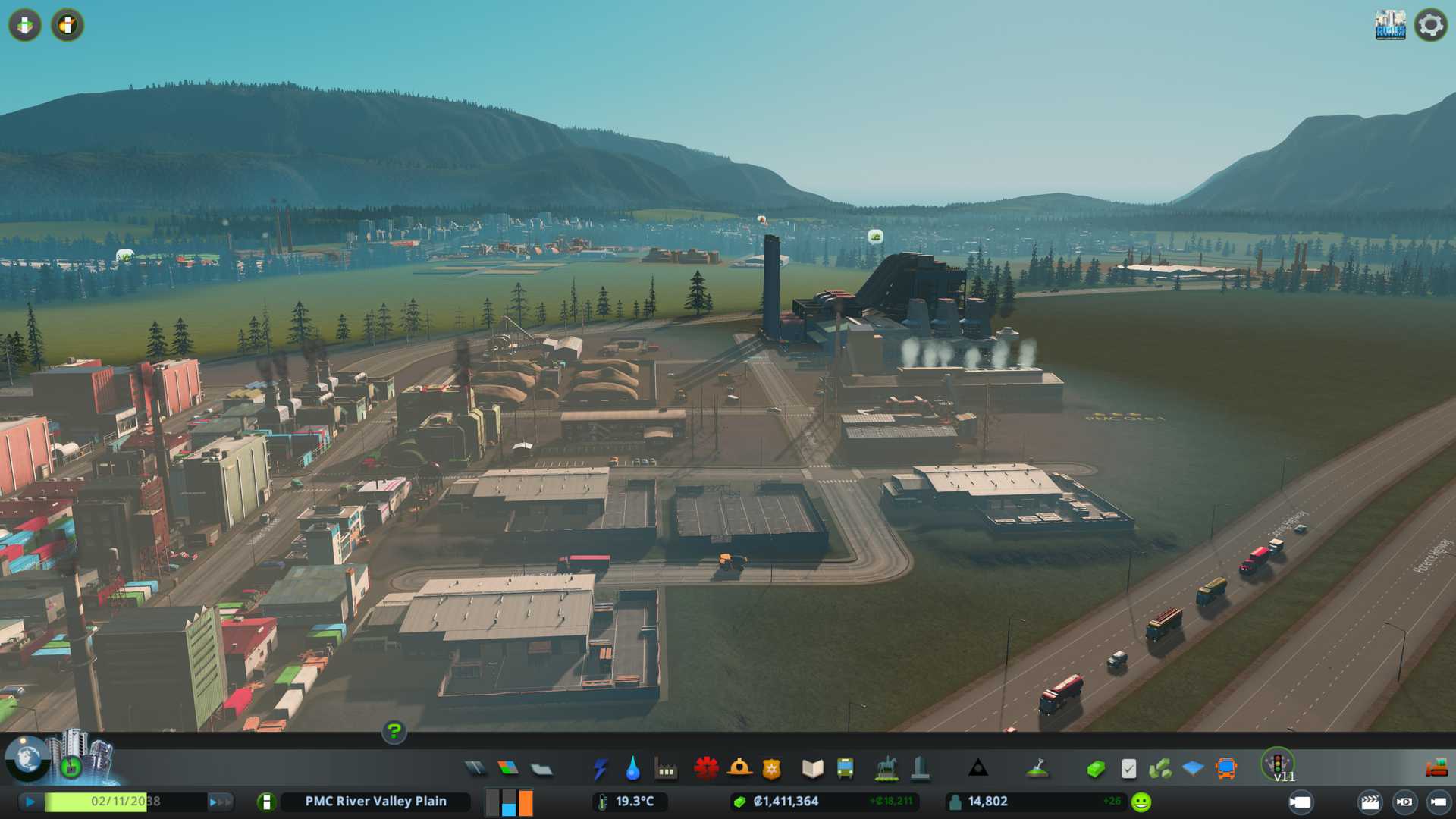The width and height of the screenshot is (1456, 819).
Task: Open the Districts painting tool
Action: tap(541, 770)
